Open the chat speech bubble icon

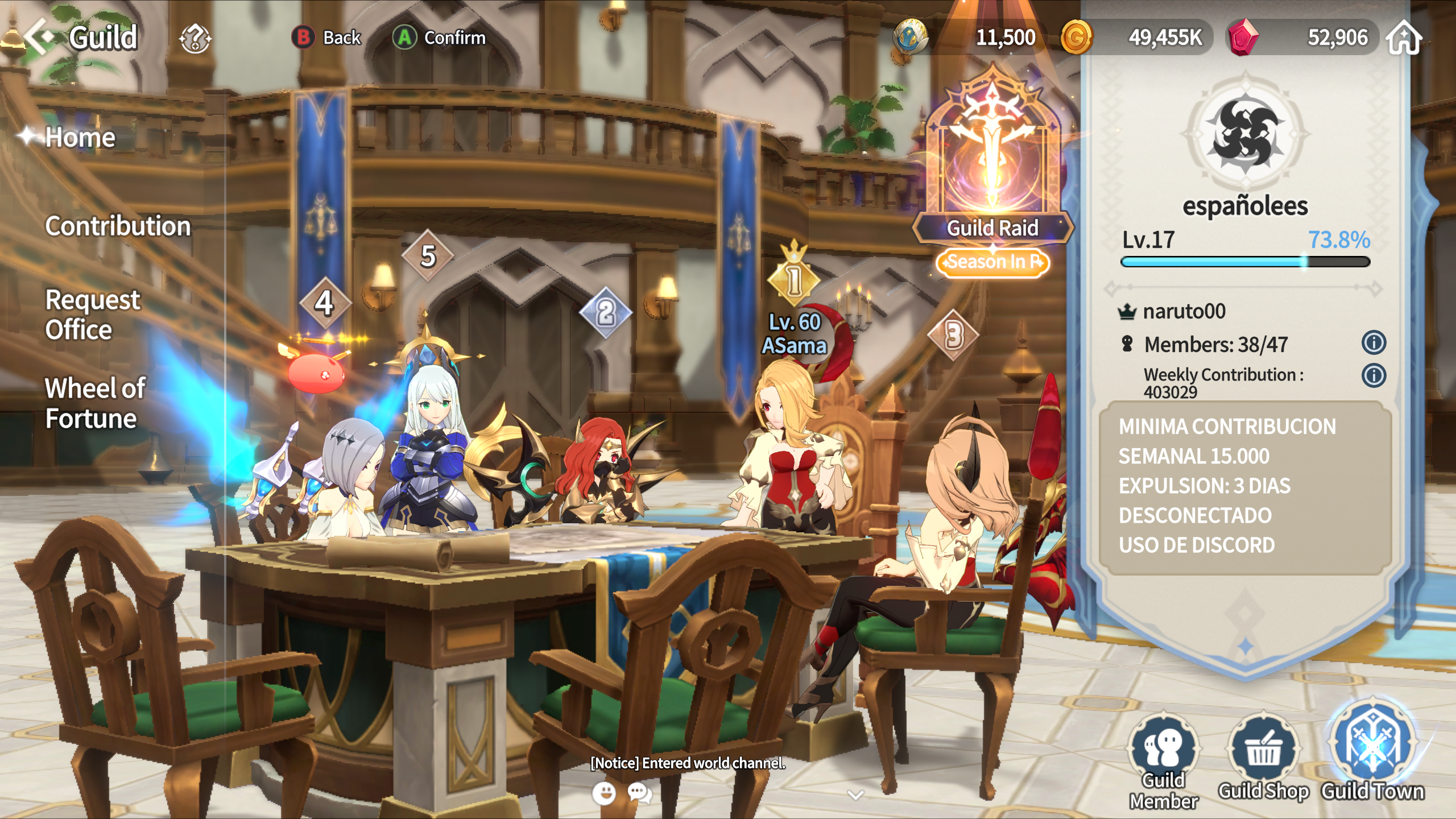[640, 792]
